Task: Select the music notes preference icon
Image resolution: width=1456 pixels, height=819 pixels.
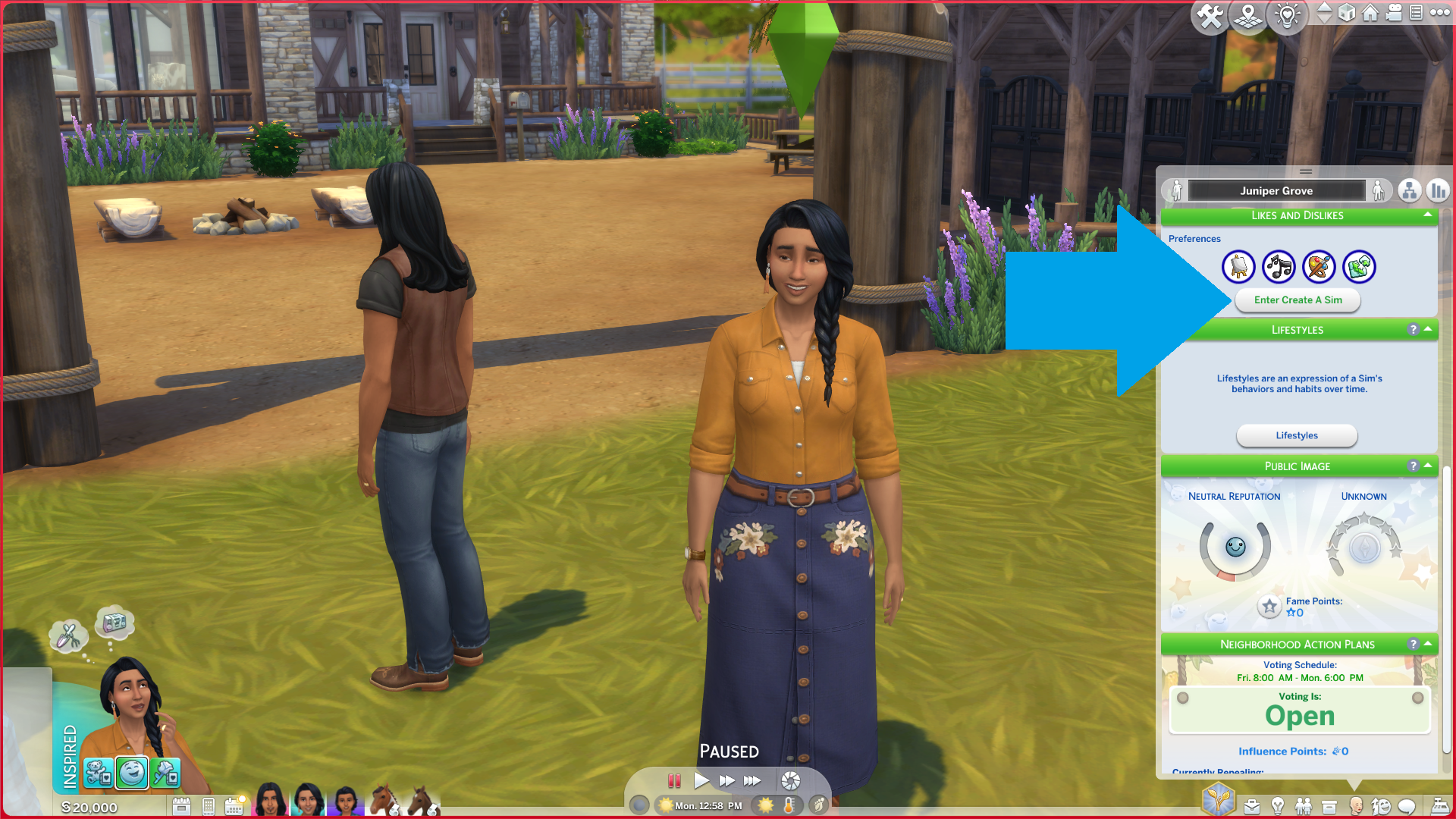Action: (1279, 266)
